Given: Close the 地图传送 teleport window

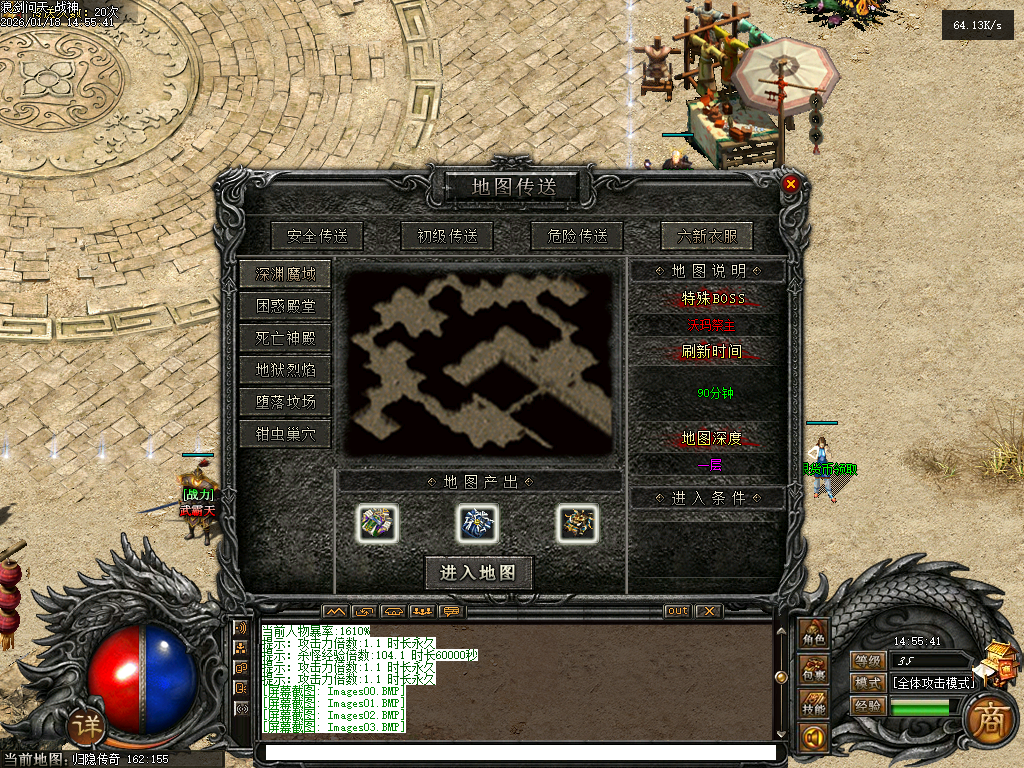Looking at the screenshot, I should 790,184.
